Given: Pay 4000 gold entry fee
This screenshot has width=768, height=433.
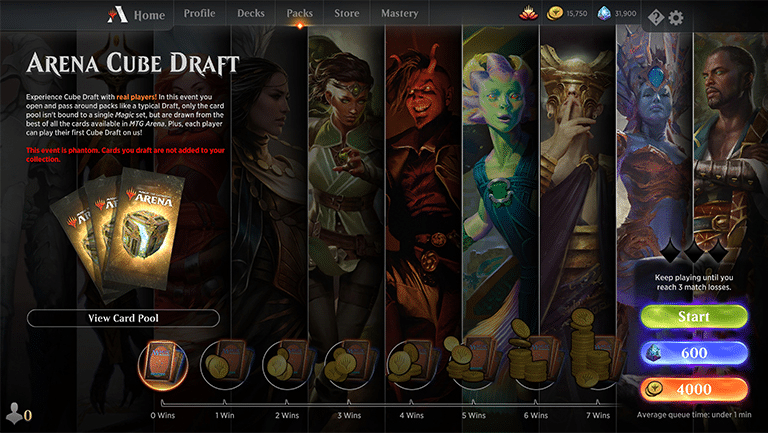Looking at the screenshot, I should (694, 389).
